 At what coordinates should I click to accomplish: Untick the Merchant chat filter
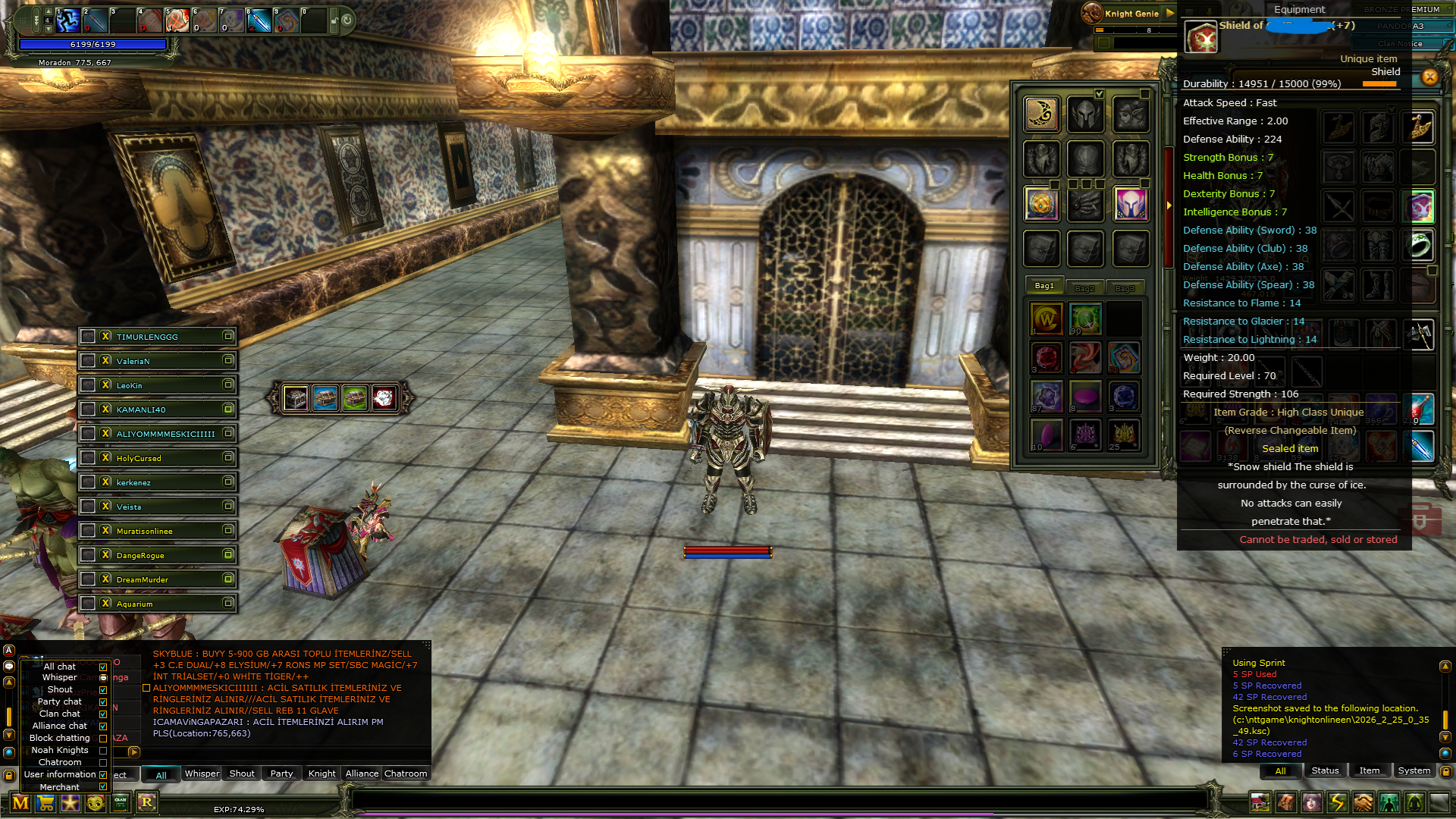pos(103,786)
